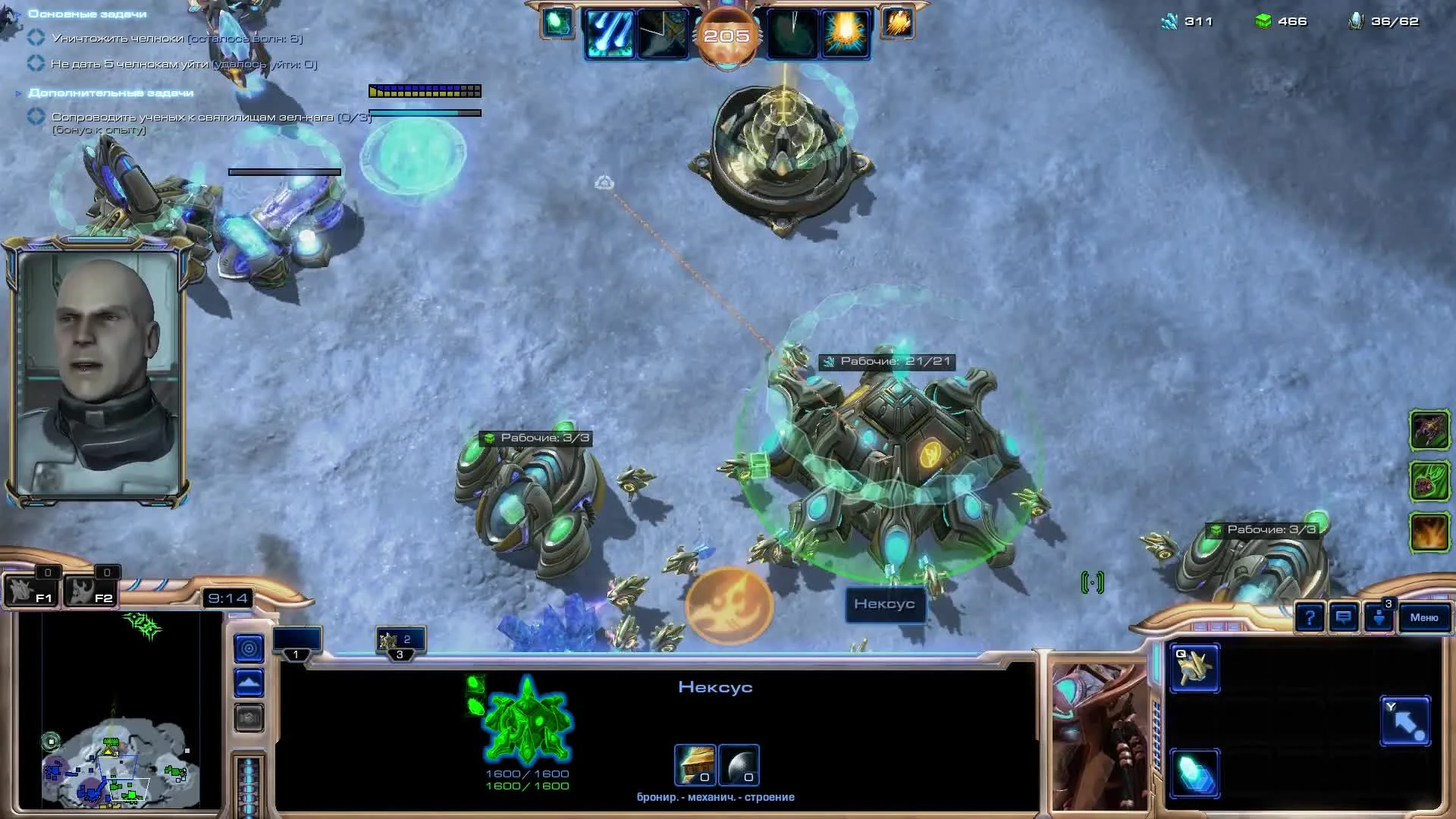Toggle the terrain view icon above the minimap
Viewport: 1456px width, 819px height.
click(x=249, y=682)
